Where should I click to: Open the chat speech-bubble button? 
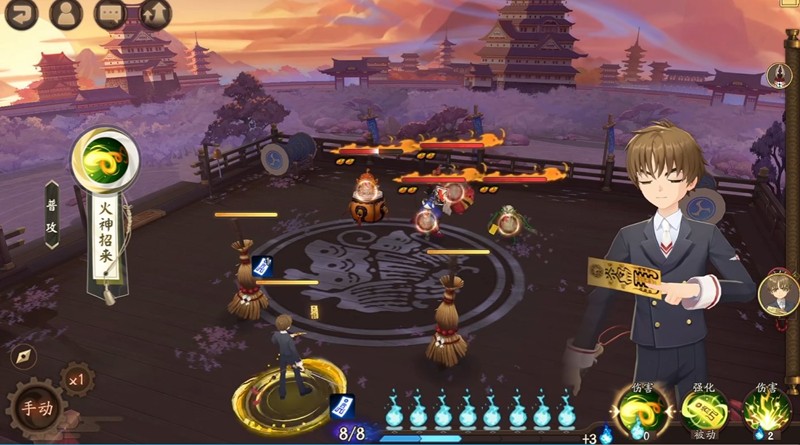[110, 13]
